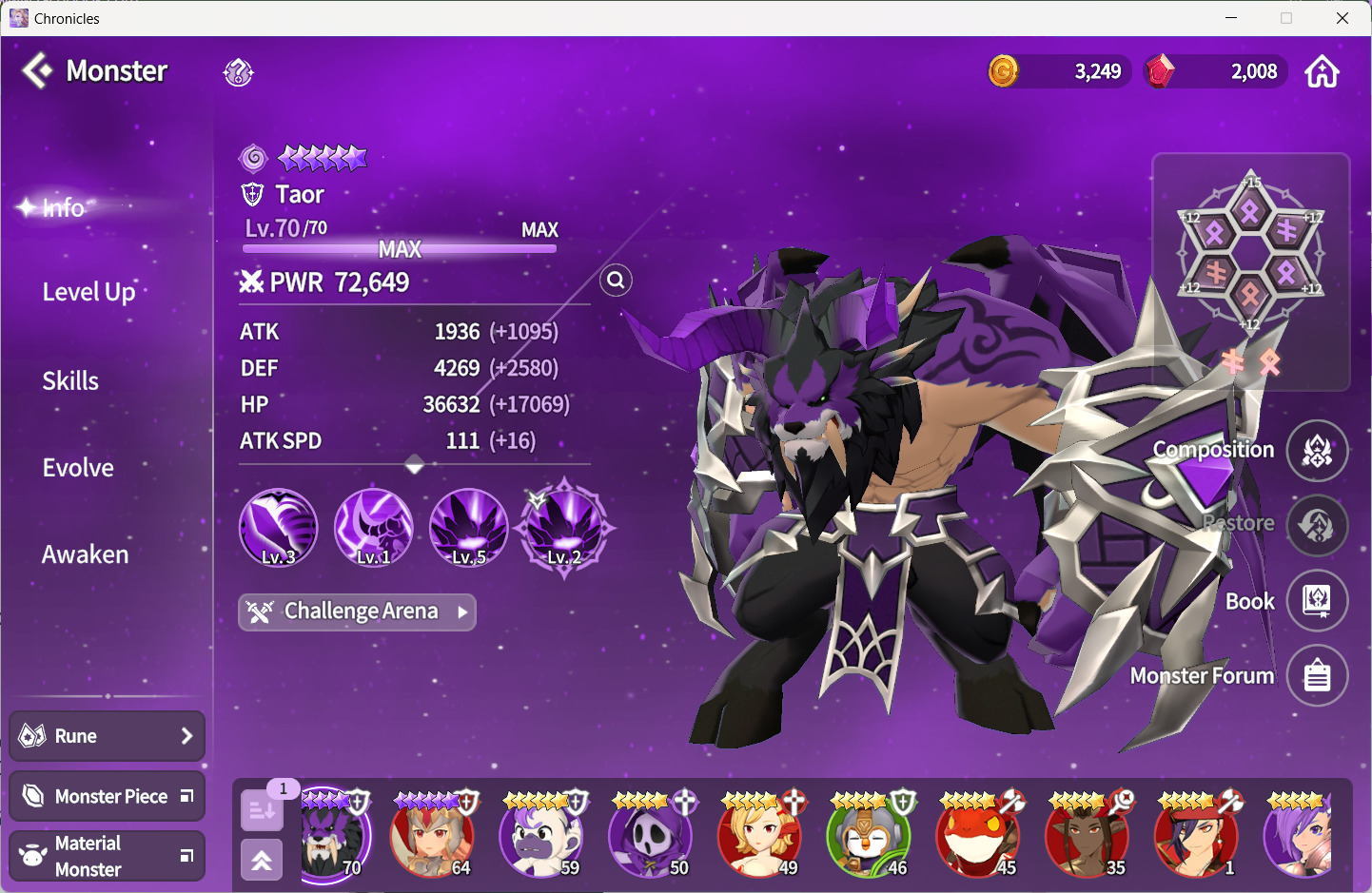The image size is (1372, 893).
Task: Open the Rune menu
Action: [107, 736]
